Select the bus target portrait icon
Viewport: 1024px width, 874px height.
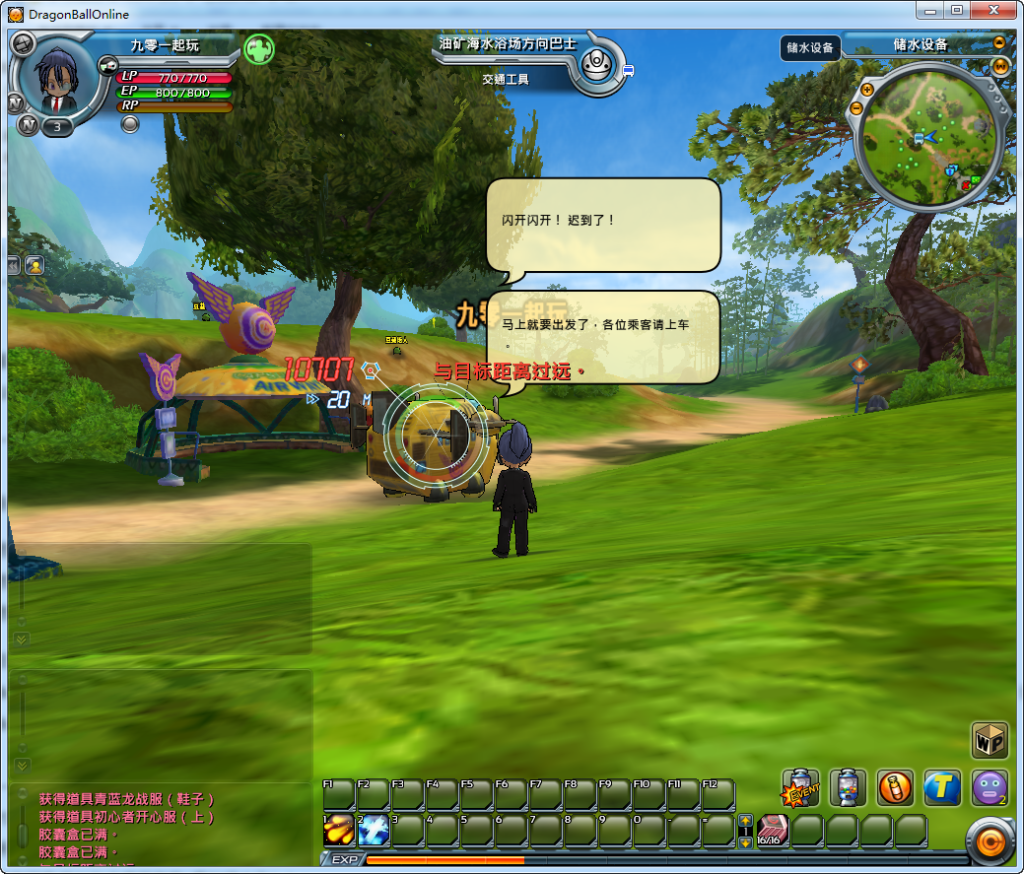598,65
